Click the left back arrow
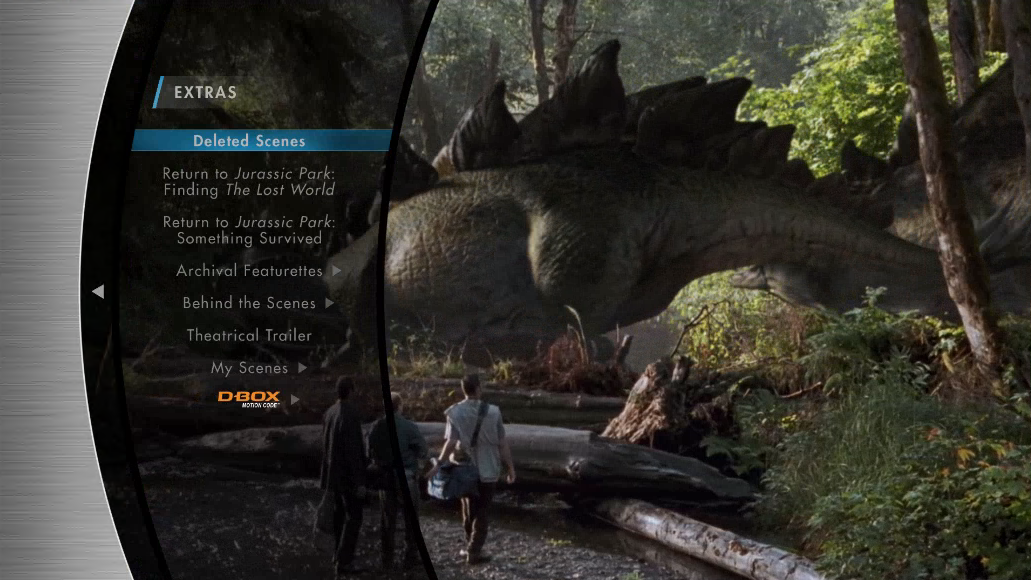 pos(98,291)
